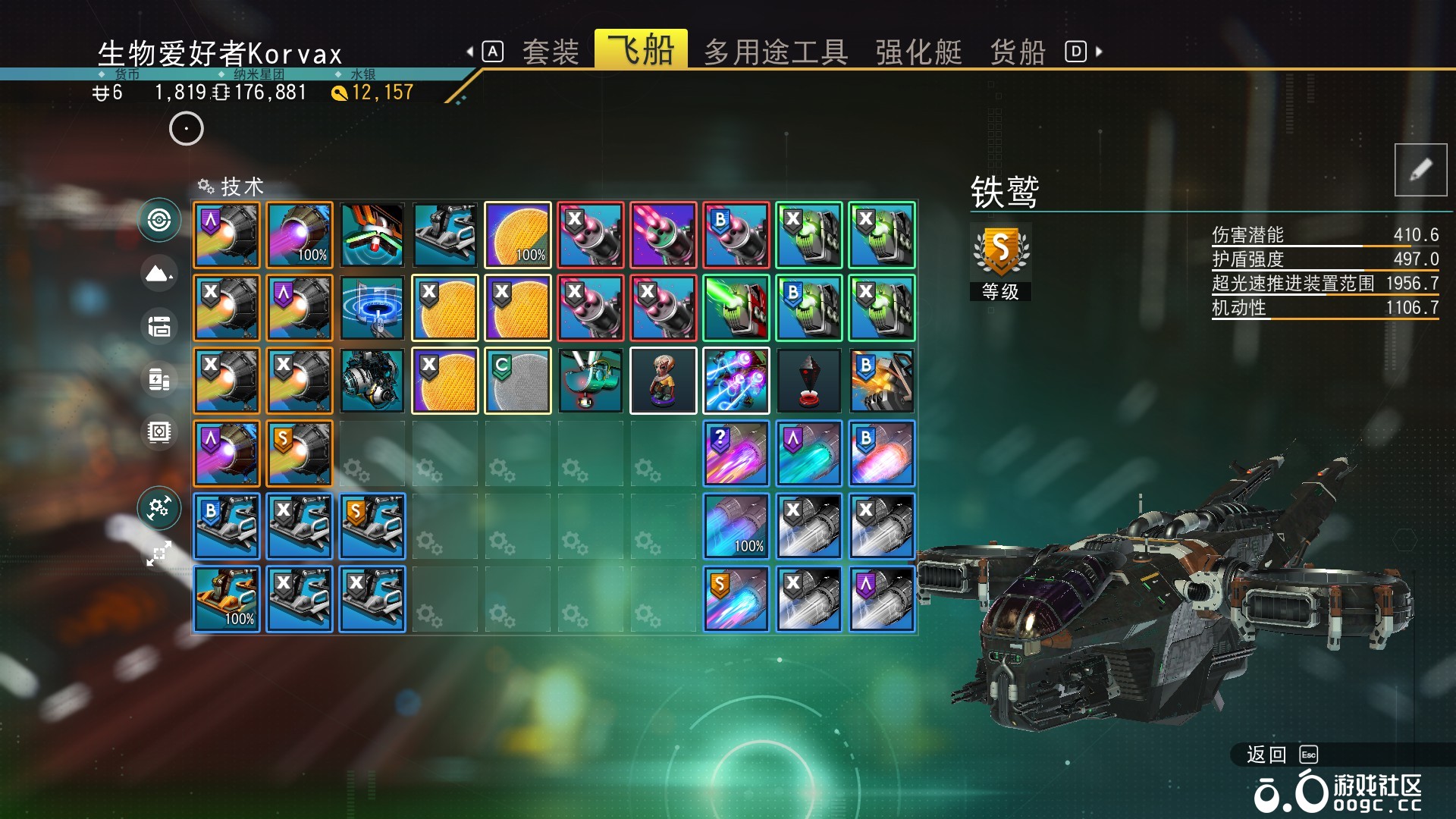Click the expand-view arrows below the sidebar gears
The height and width of the screenshot is (819, 1456).
[x=159, y=554]
